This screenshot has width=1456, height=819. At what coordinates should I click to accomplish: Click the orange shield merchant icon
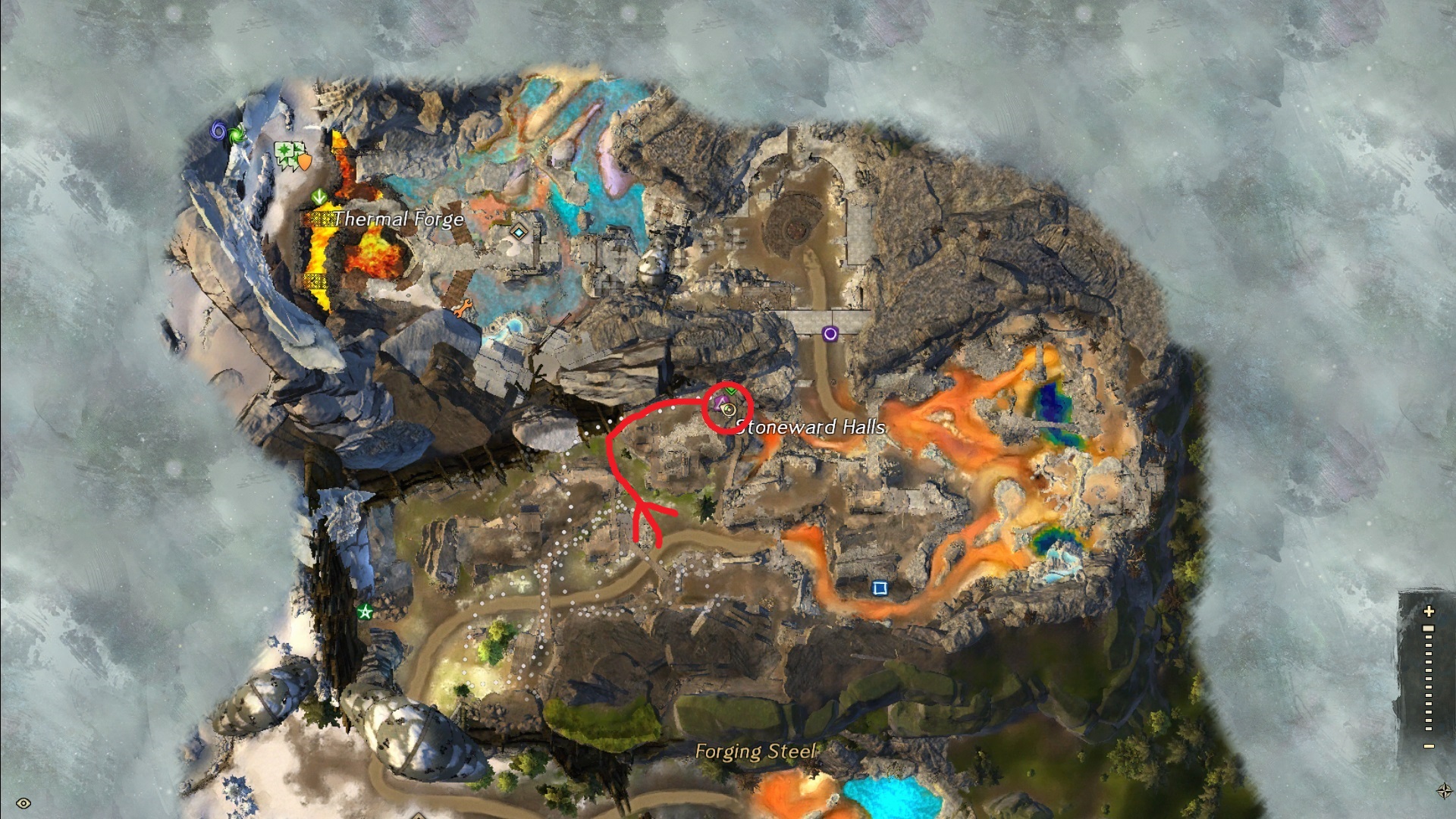pos(304,162)
